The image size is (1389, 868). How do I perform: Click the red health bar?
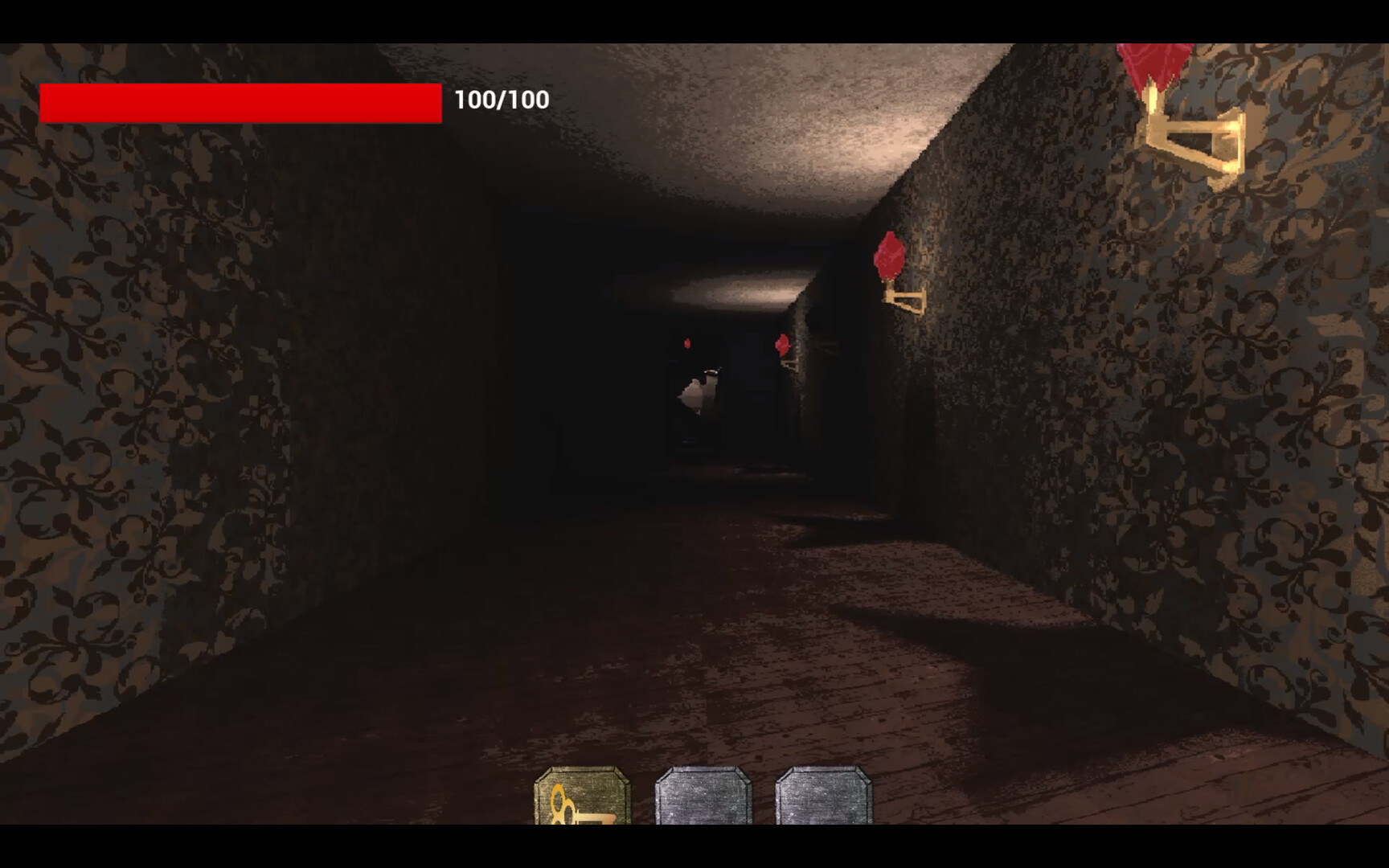point(241,101)
